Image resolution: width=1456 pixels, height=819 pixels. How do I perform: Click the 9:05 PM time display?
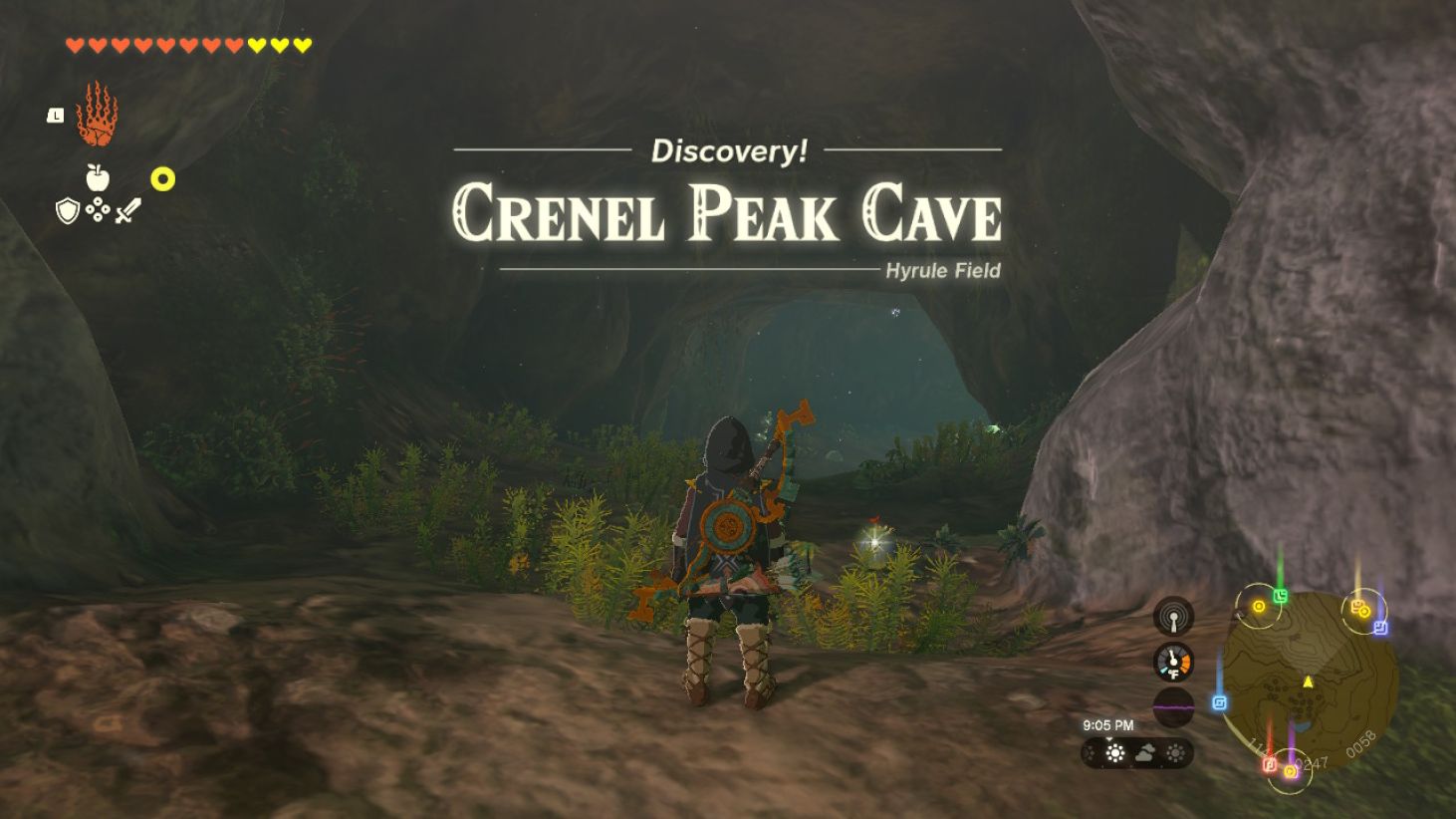(1107, 725)
